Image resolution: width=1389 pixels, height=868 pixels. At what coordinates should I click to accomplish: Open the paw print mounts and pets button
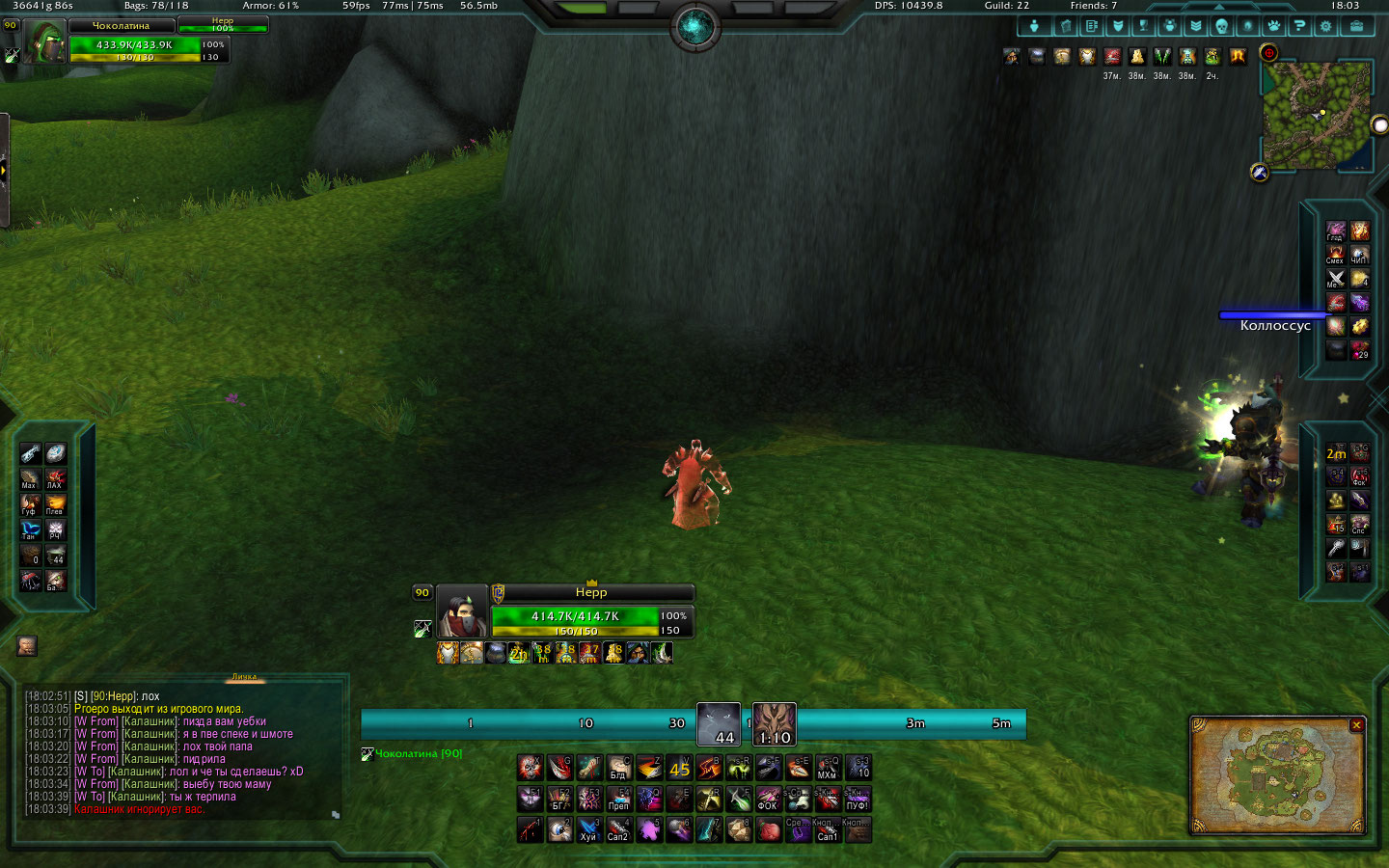click(1273, 26)
